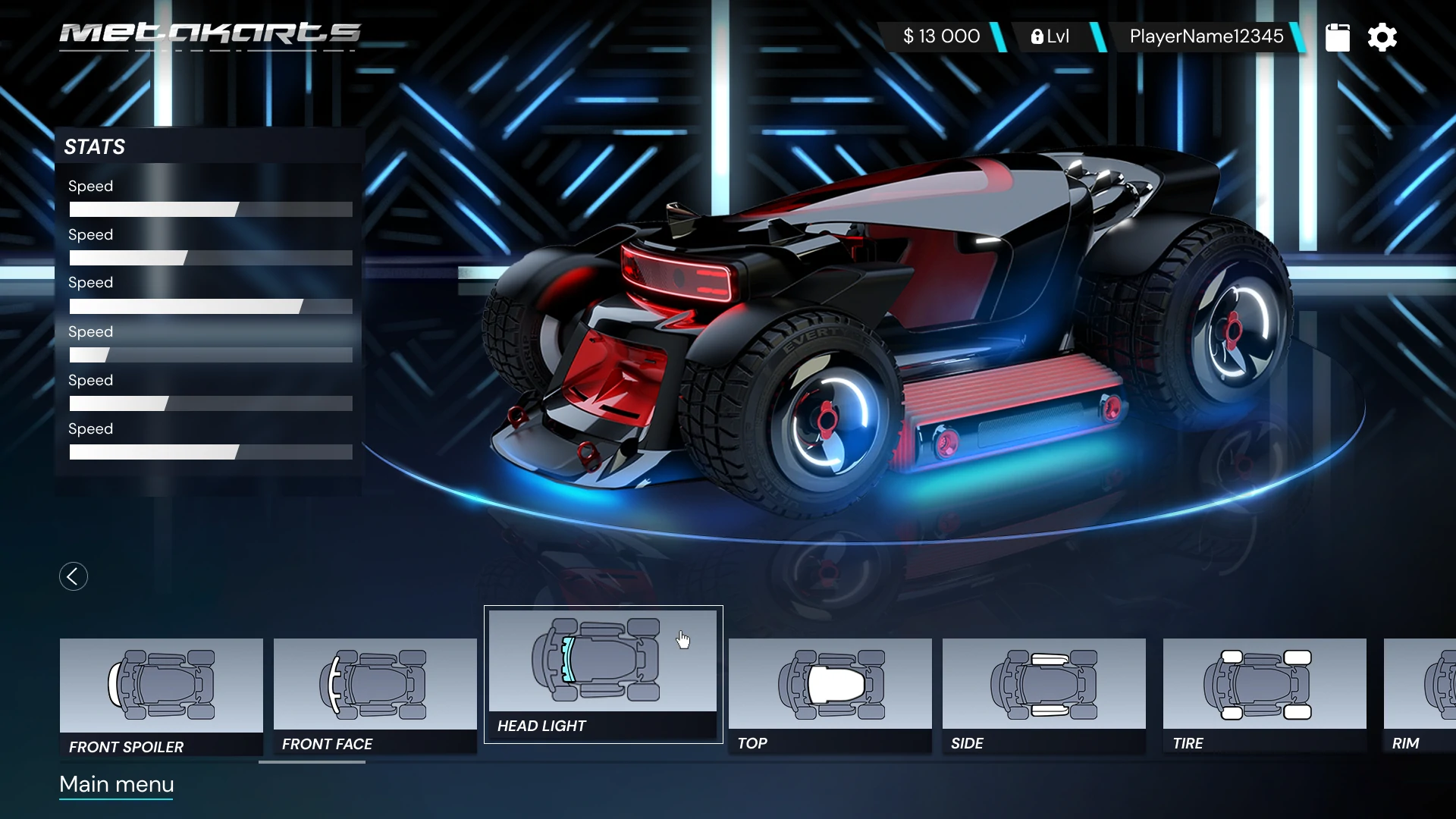Click the circular back arrow button

[x=74, y=576]
